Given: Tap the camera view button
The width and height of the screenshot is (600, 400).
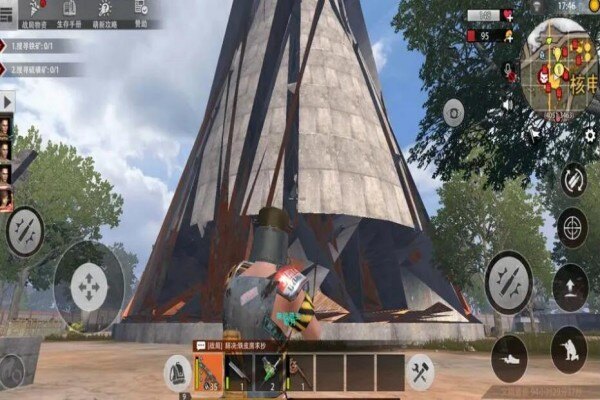Looking at the screenshot, I should click(454, 112).
